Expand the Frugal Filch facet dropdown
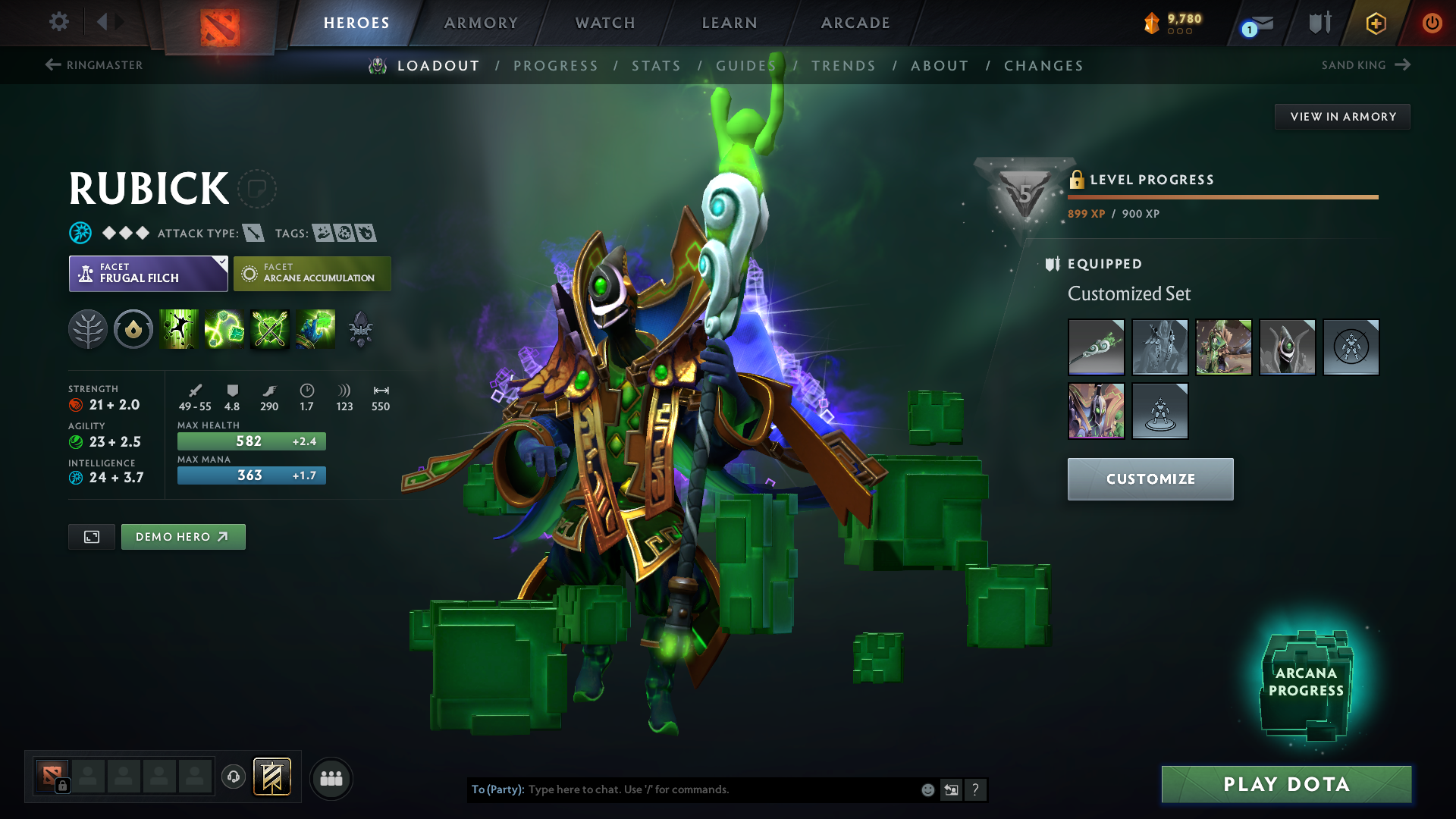Screen dimensions: 1456x819 [221, 262]
